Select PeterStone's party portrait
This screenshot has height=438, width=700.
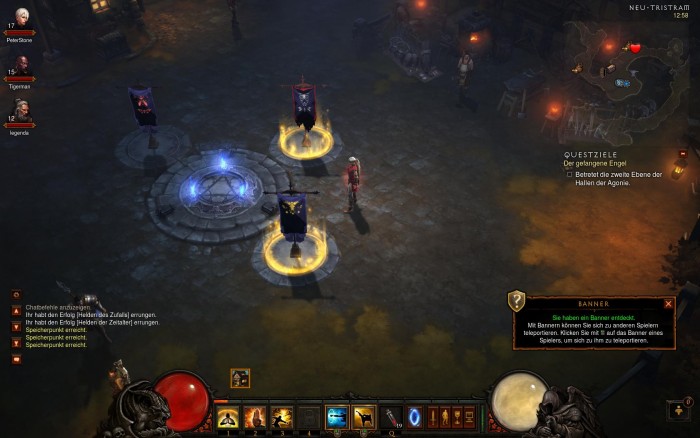pyautogui.click(x=20, y=17)
